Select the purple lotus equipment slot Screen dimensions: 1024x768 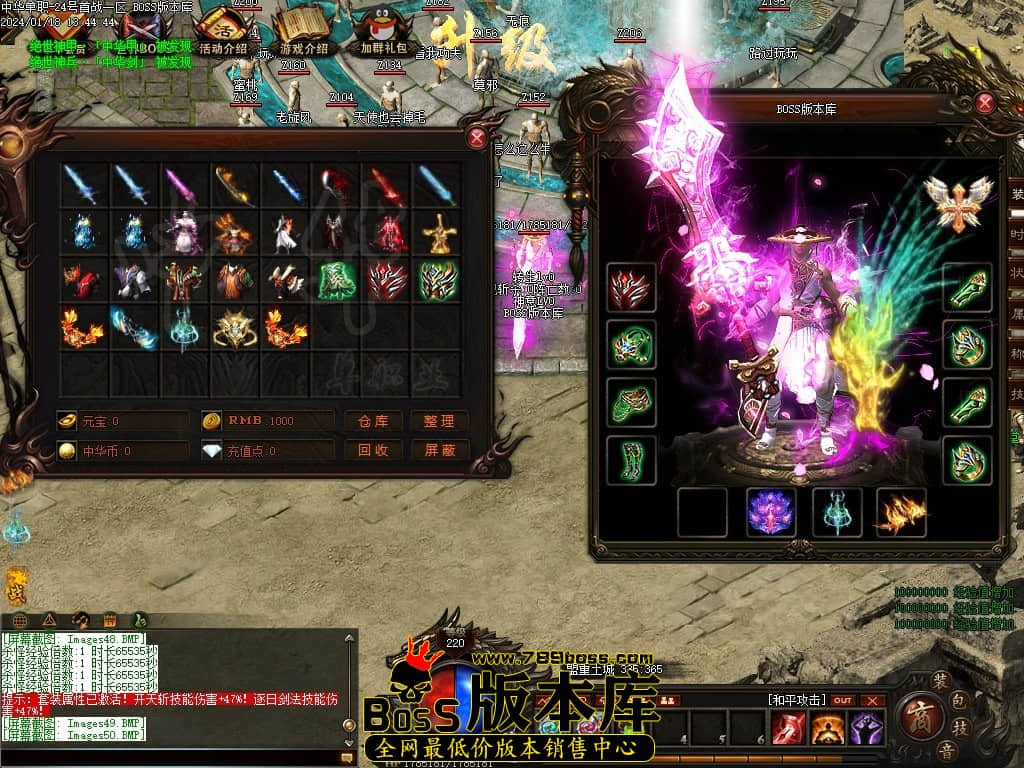(x=771, y=512)
